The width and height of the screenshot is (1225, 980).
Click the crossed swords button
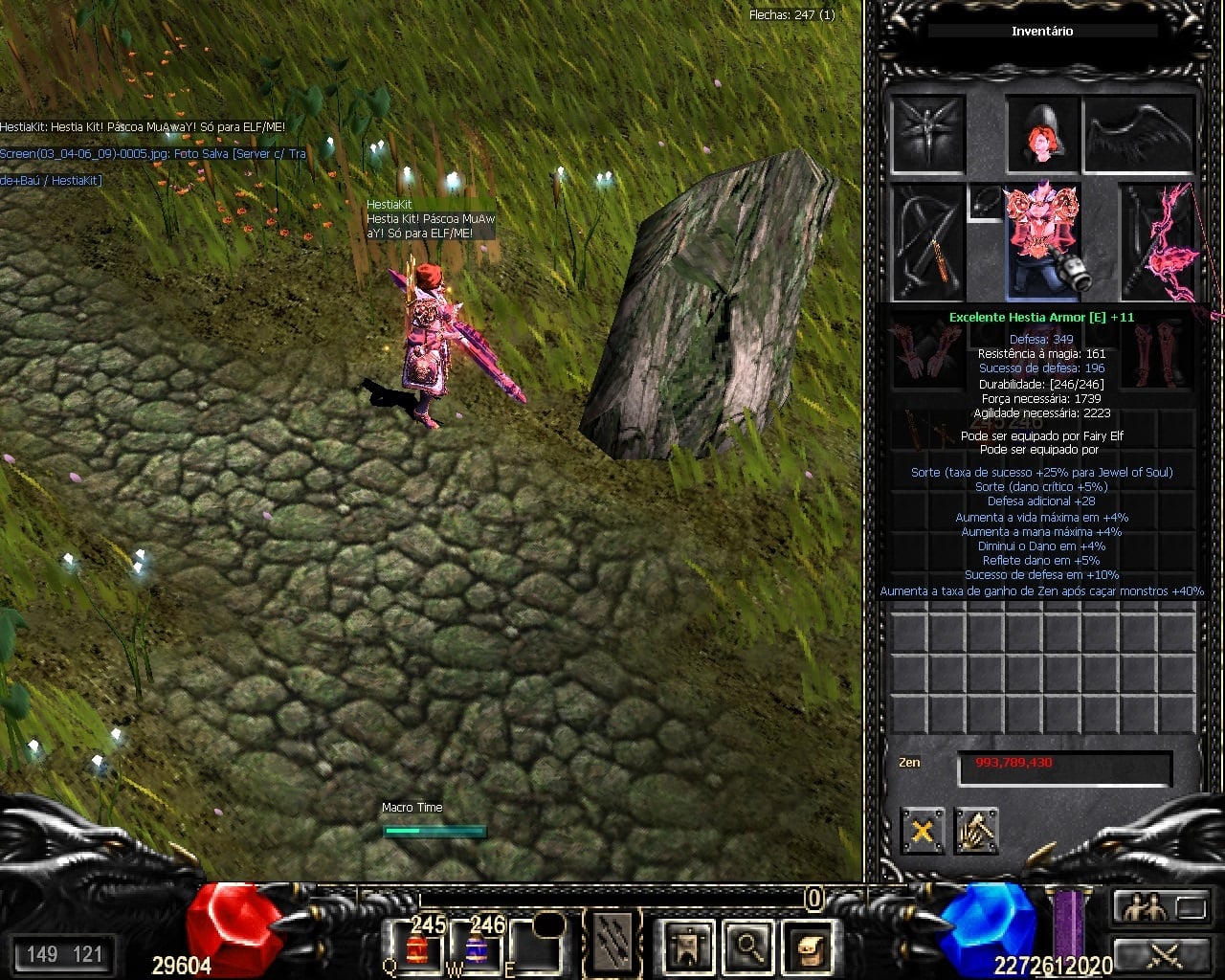coord(1165,953)
